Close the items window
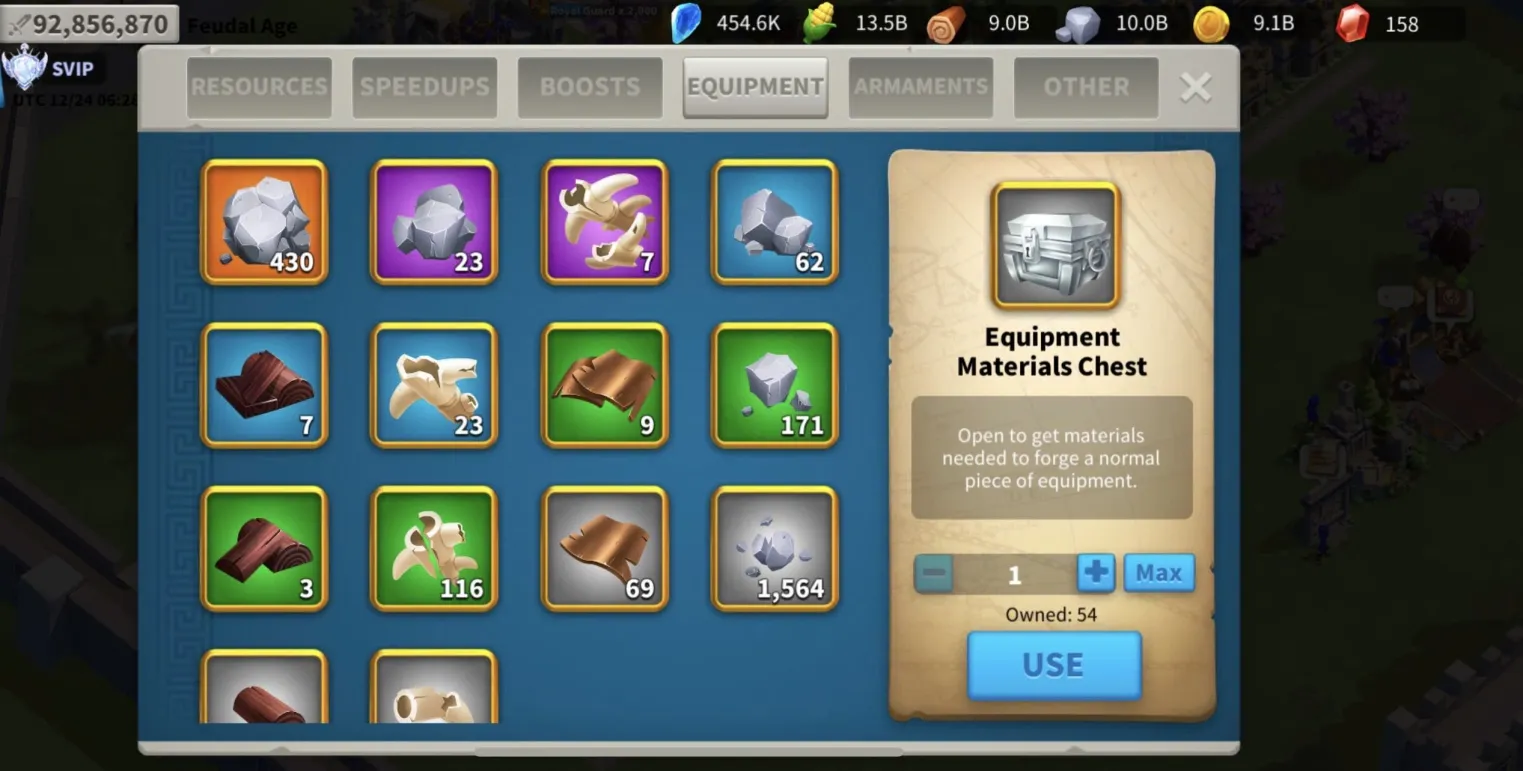The image size is (1523, 771). (x=1195, y=88)
